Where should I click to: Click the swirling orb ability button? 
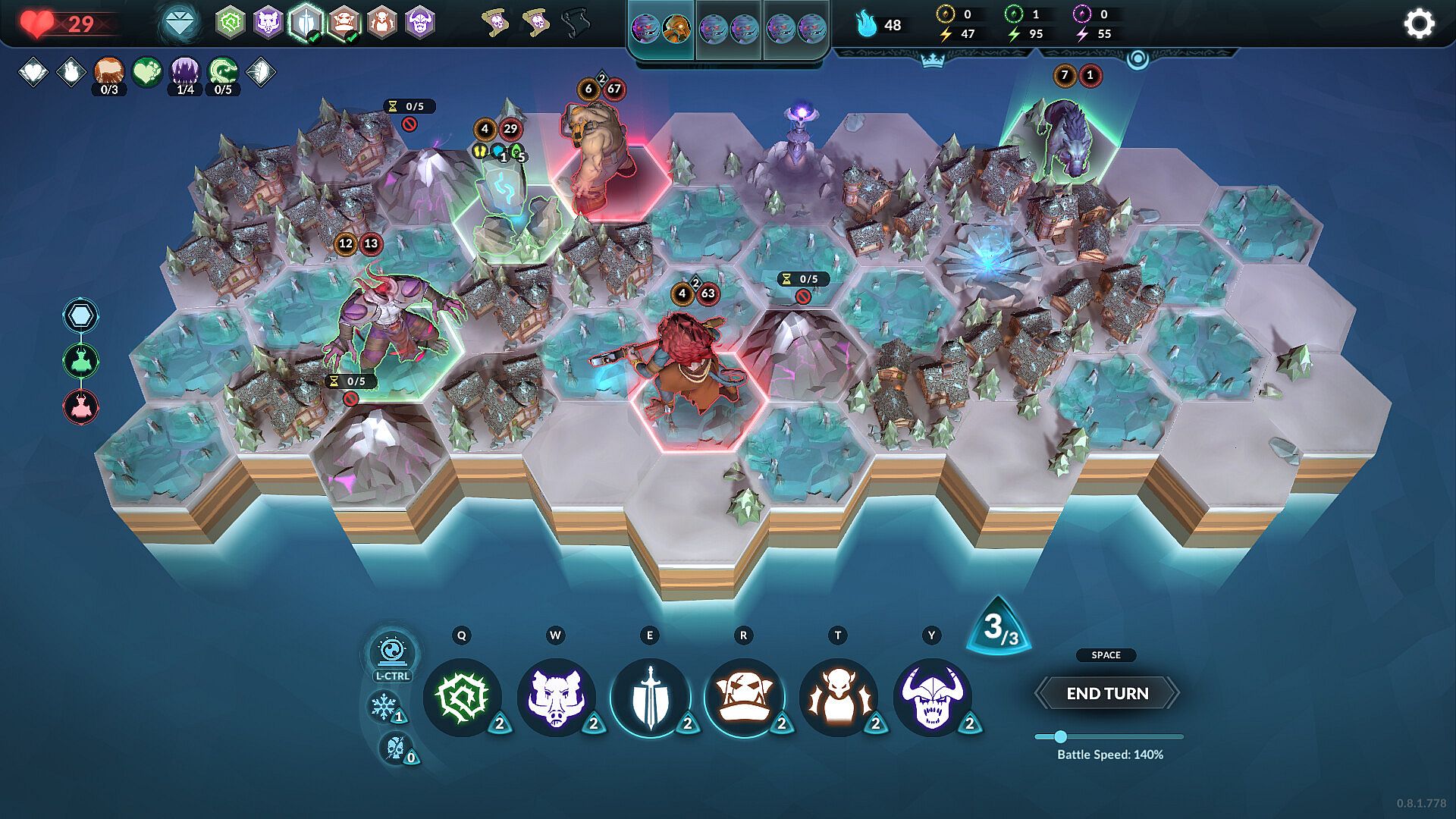[x=392, y=651]
